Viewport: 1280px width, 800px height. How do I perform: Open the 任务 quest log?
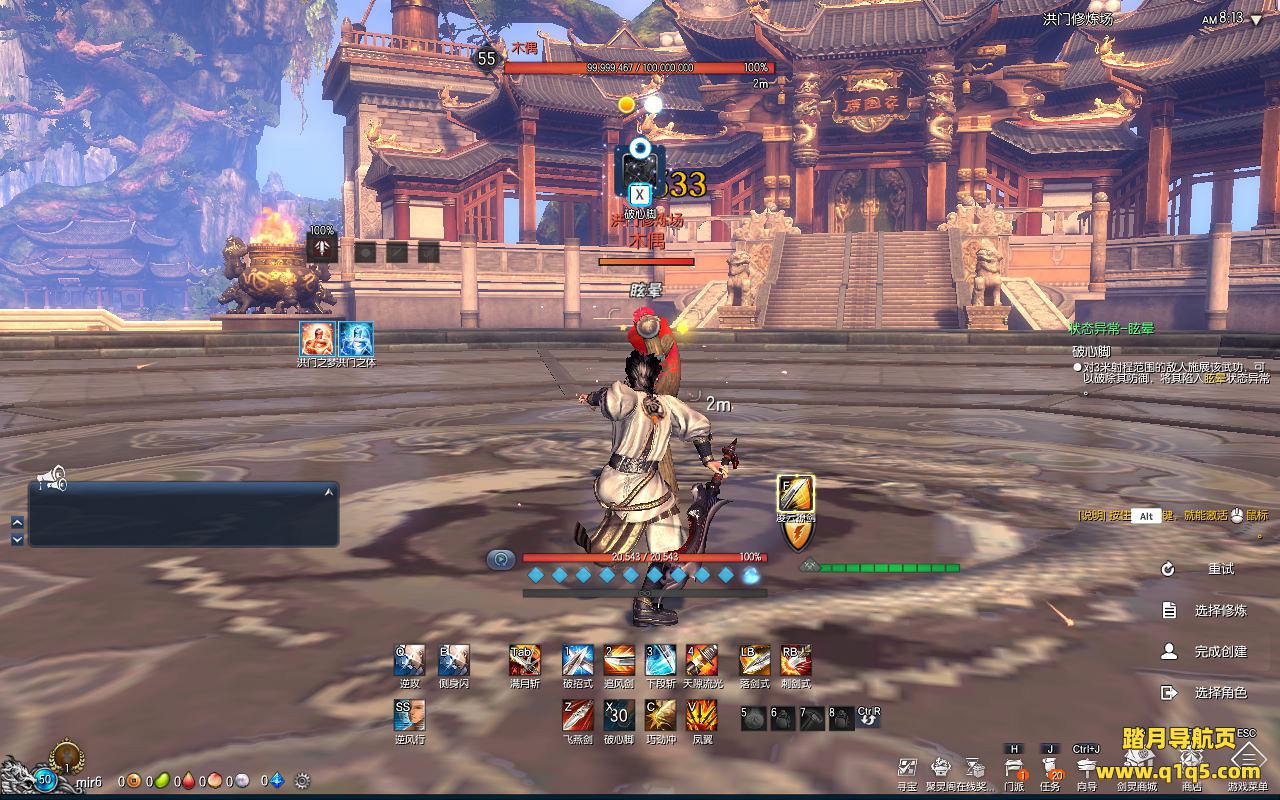pyautogui.click(x=1050, y=768)
